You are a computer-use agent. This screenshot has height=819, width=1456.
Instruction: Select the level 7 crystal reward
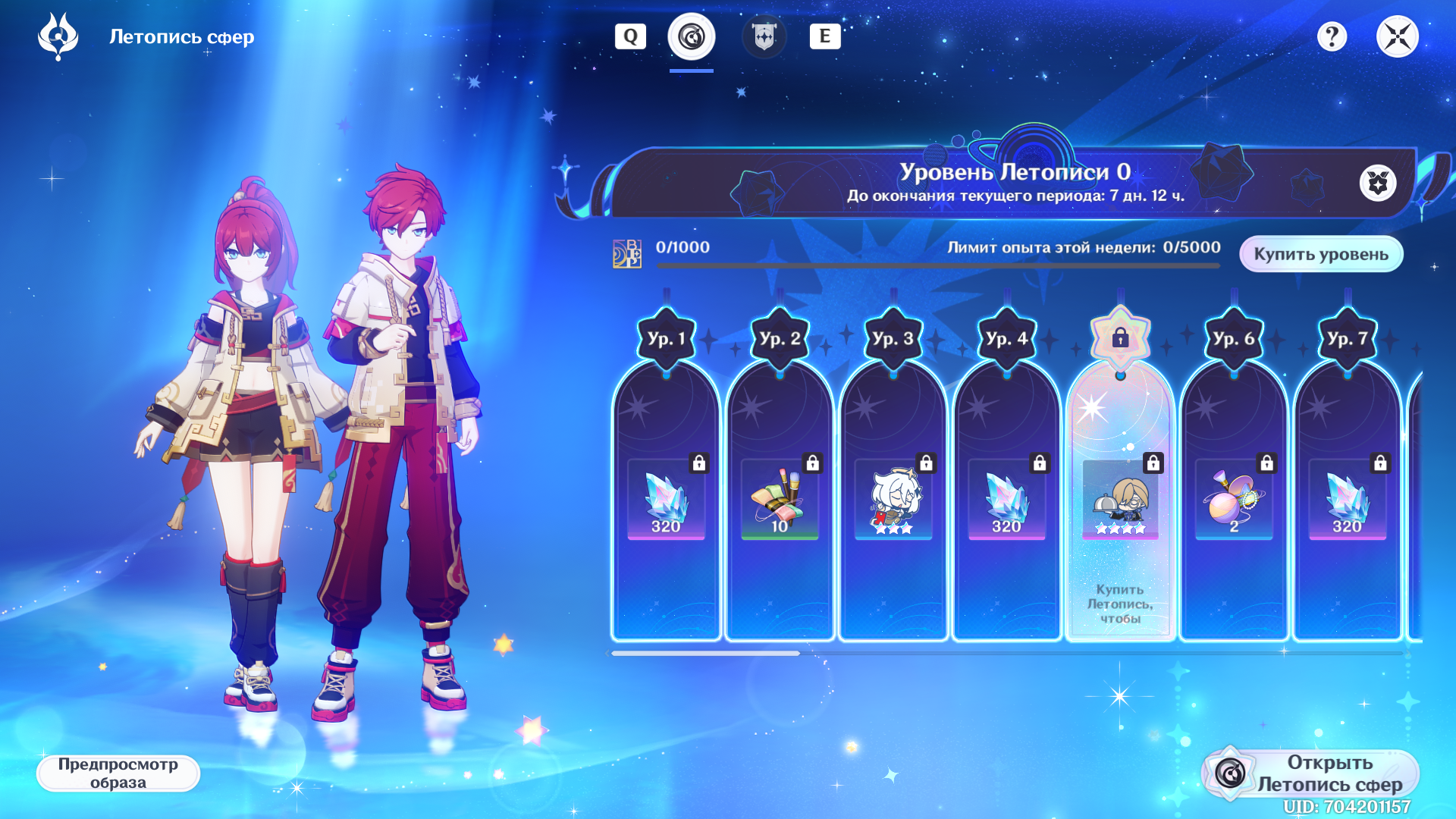click(x=1347, y=500)
